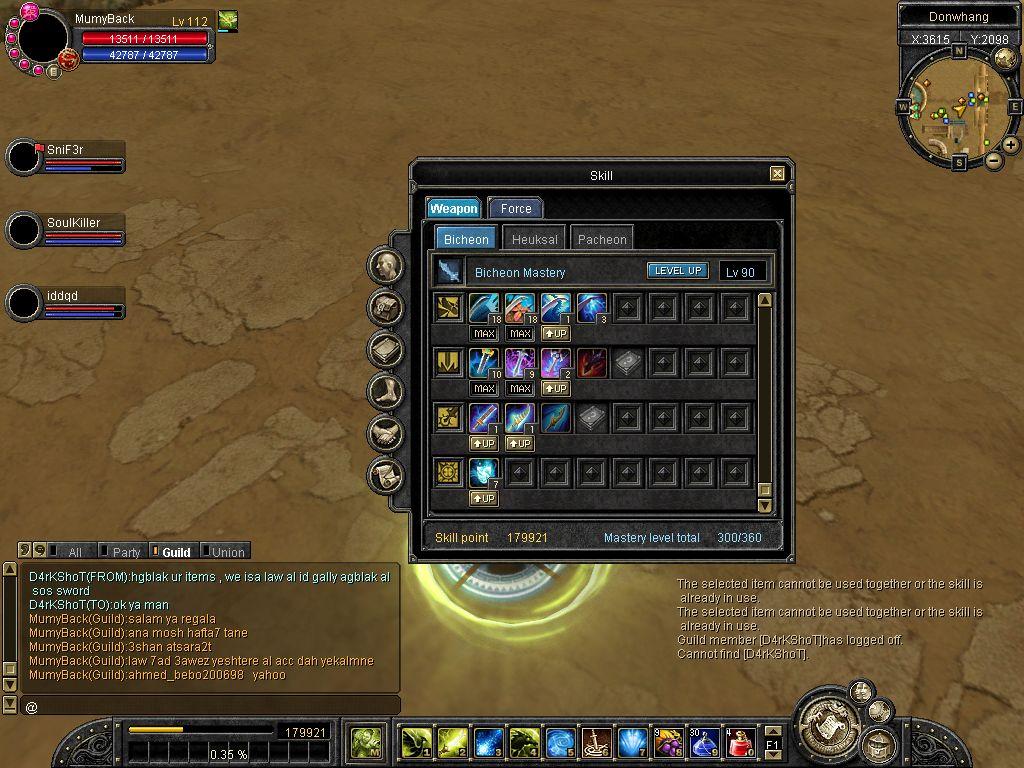Use the purple grapes hotbar item
Viewport: 1024px width, 768px height.
coord(669,742)
